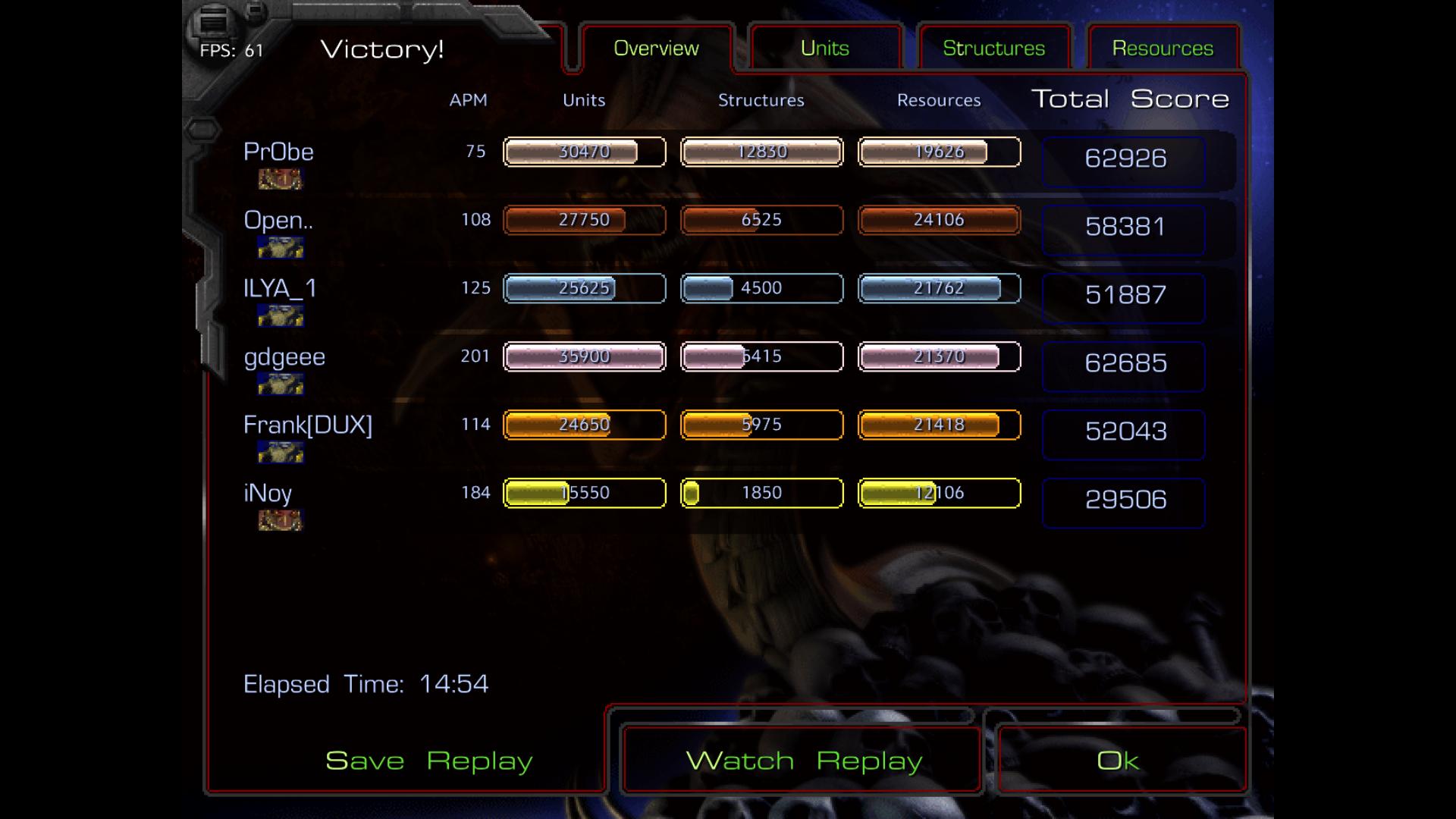
Task: Click the Save Replay button
Action: 428,761
